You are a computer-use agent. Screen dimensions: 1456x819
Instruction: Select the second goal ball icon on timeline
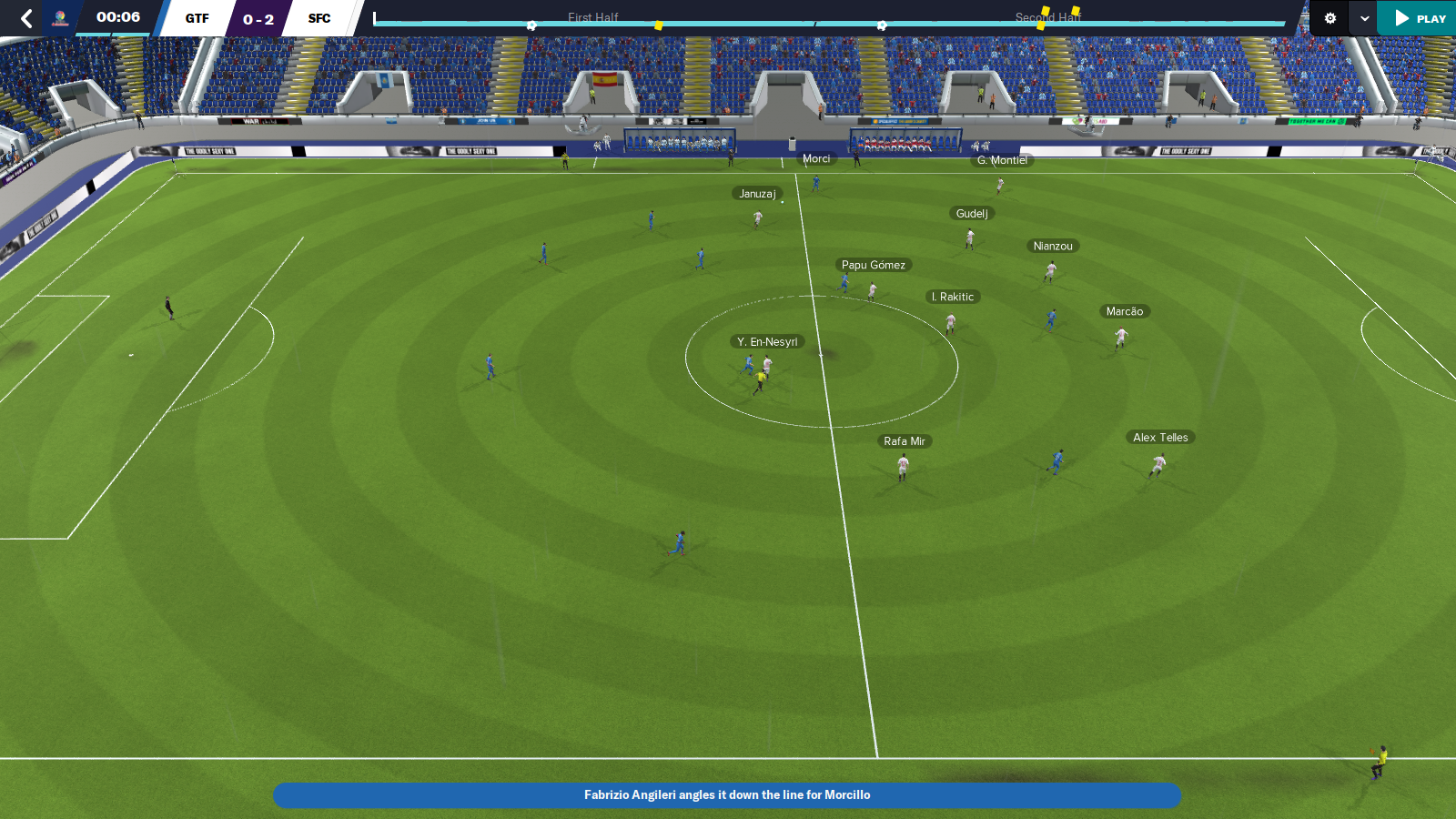click(x=881, y=25)
